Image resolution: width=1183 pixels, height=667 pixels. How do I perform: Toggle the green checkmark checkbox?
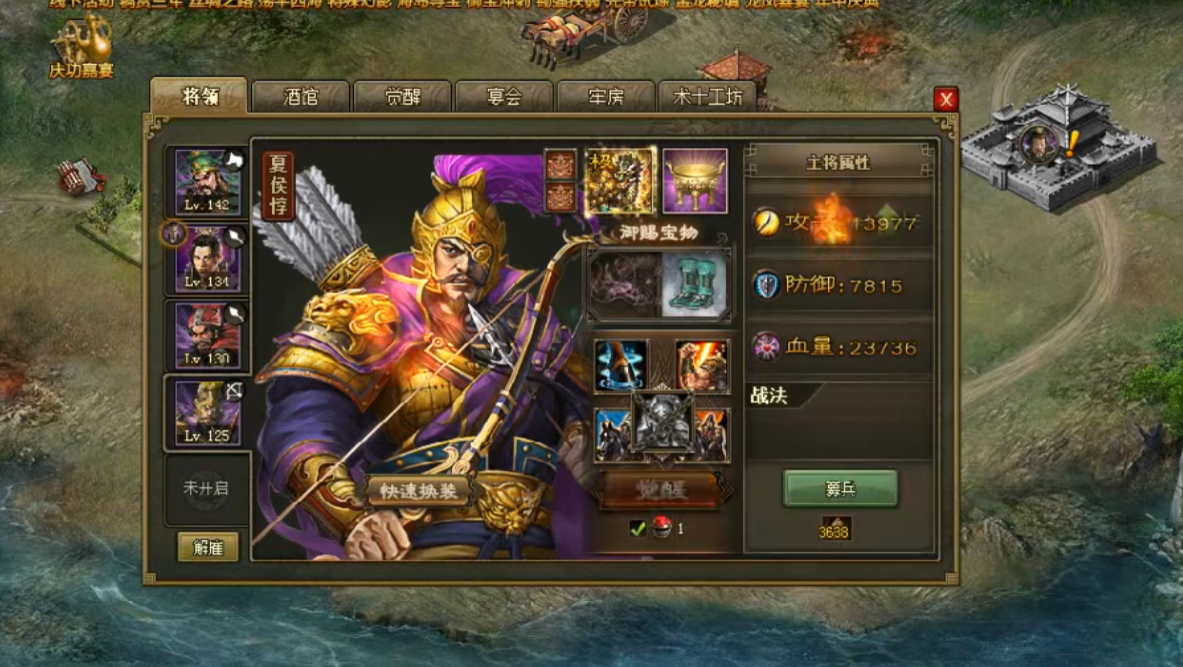click(x=637, y=529)
